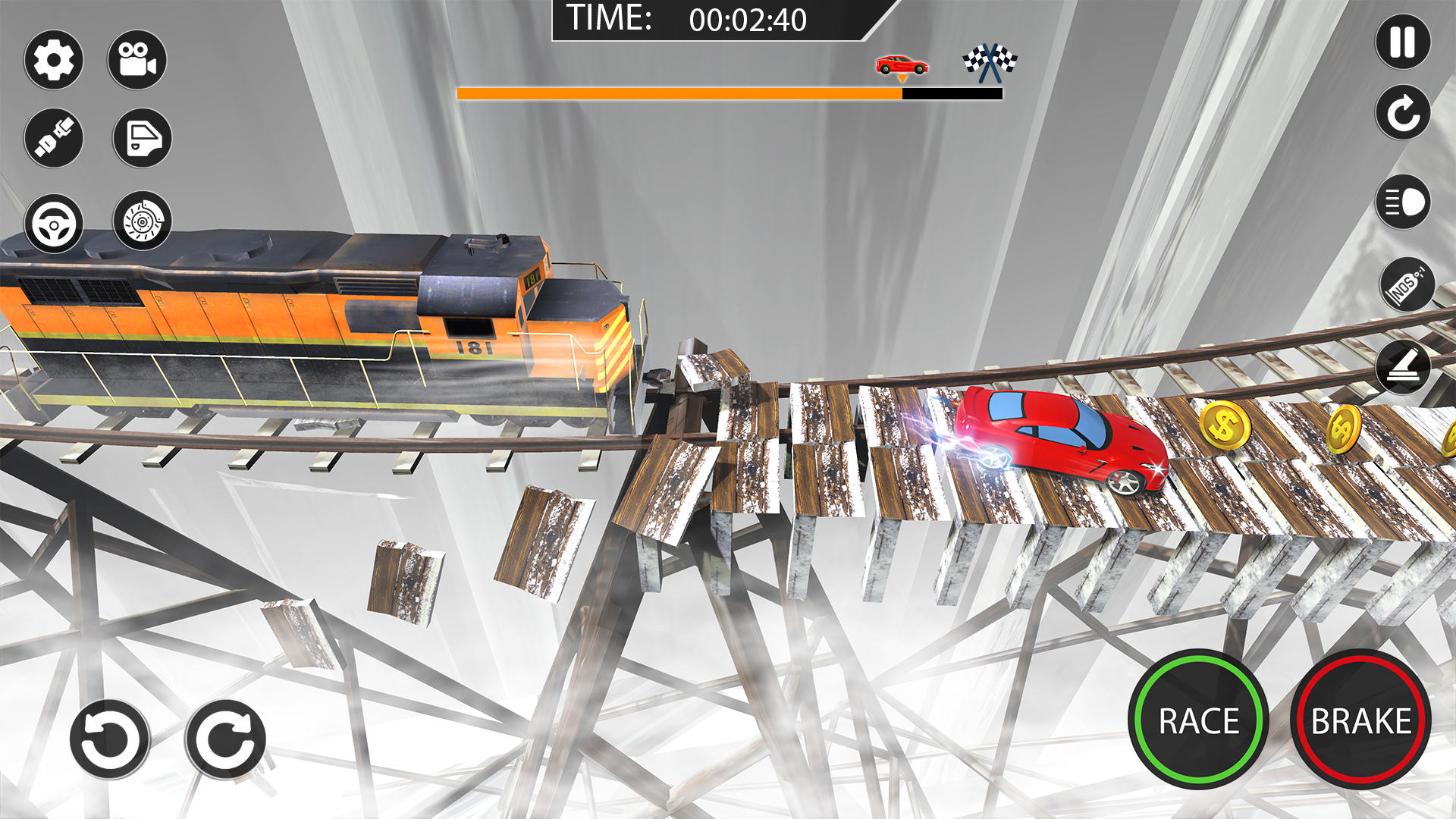Click the orange level progress bar
This screenshot has width=1456, height=819.
coord(679,93)
